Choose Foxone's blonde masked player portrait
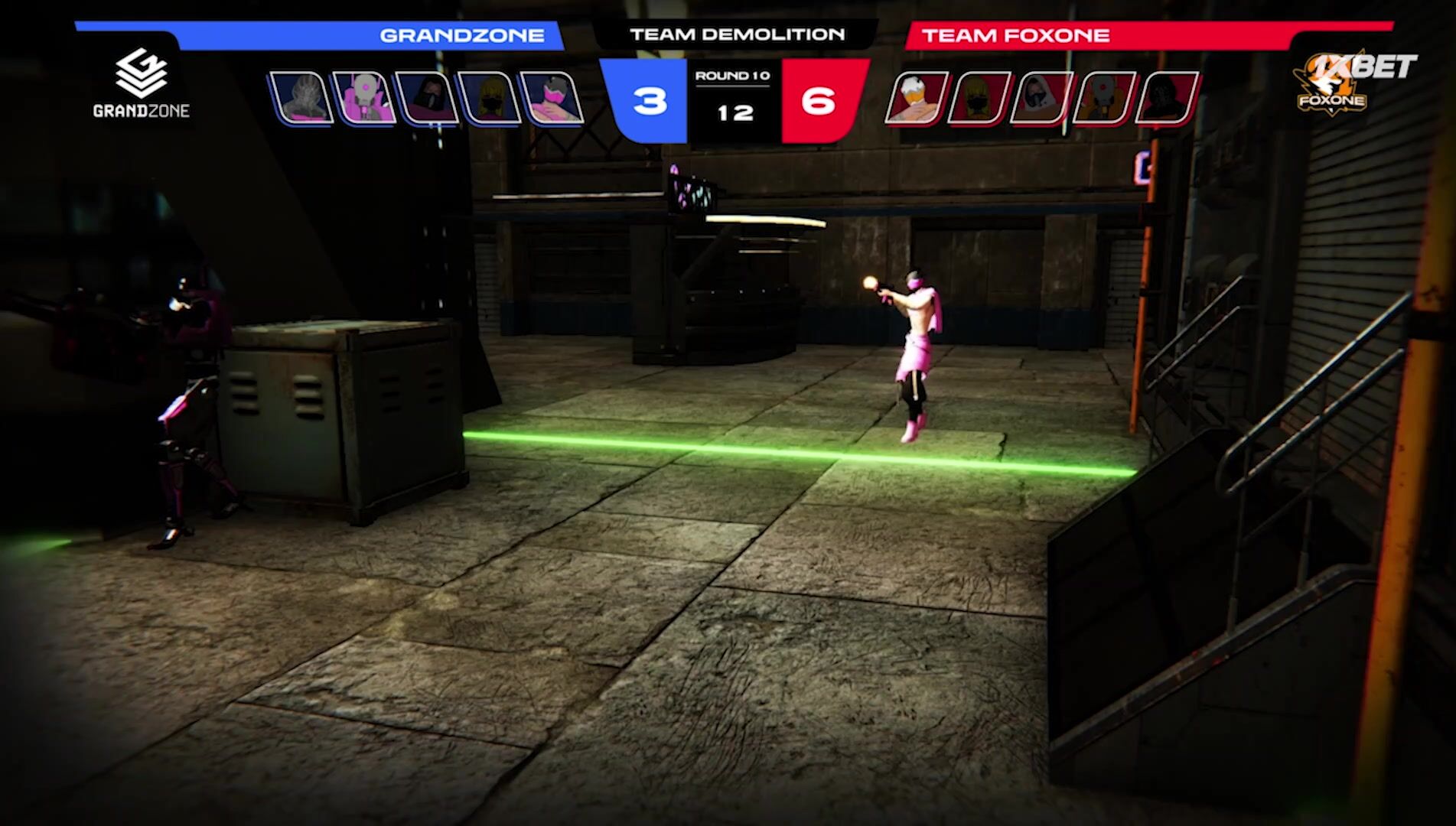 pos(979,98)
